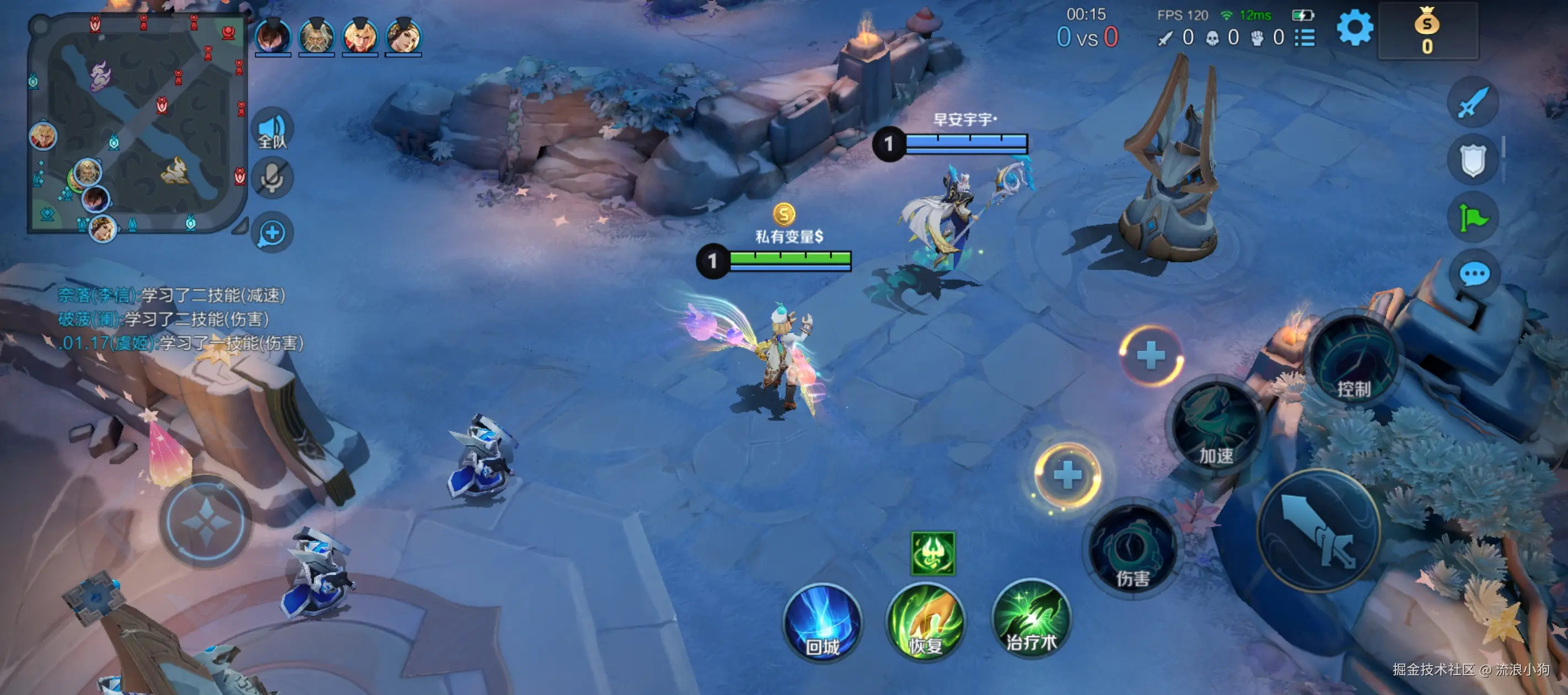Send the green flag gather signal
Viewport: 1568px width, 695px height.
pos(1473,217)
